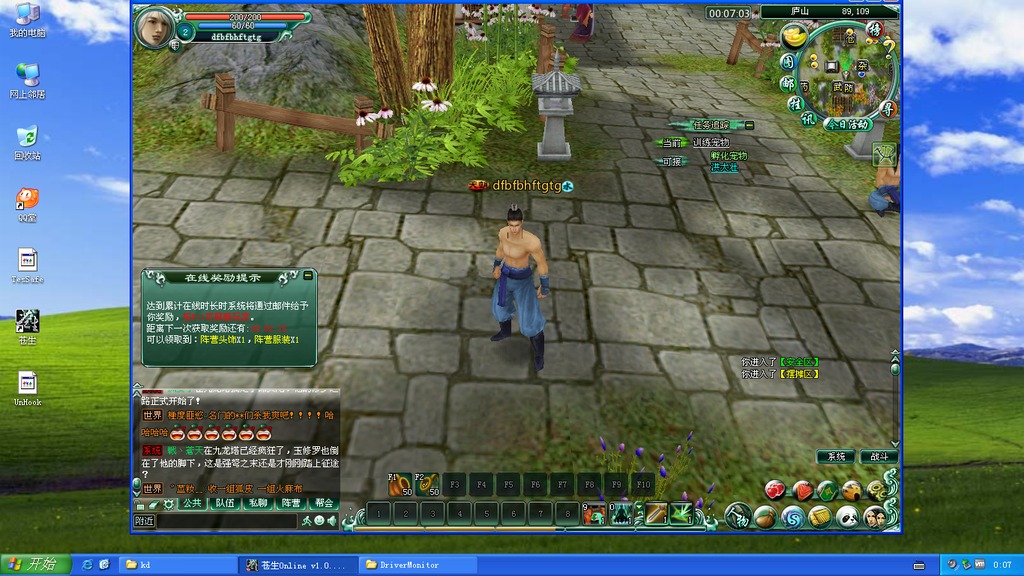
Task: Switch to the 公共 chat tab
Action: click(x=191, y=503)
